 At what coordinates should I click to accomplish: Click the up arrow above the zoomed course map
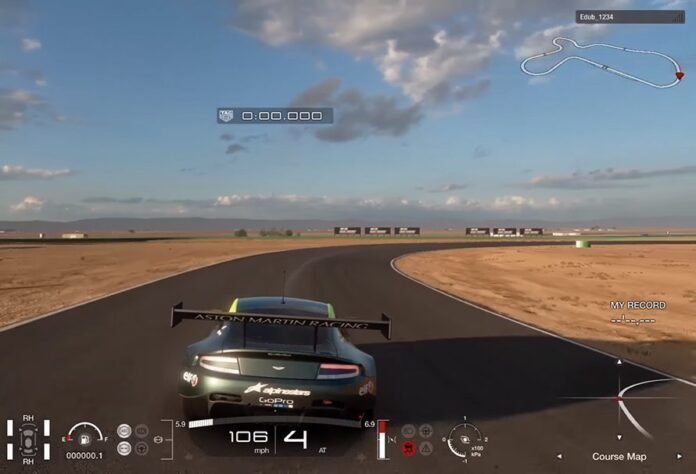pos(619,362)
